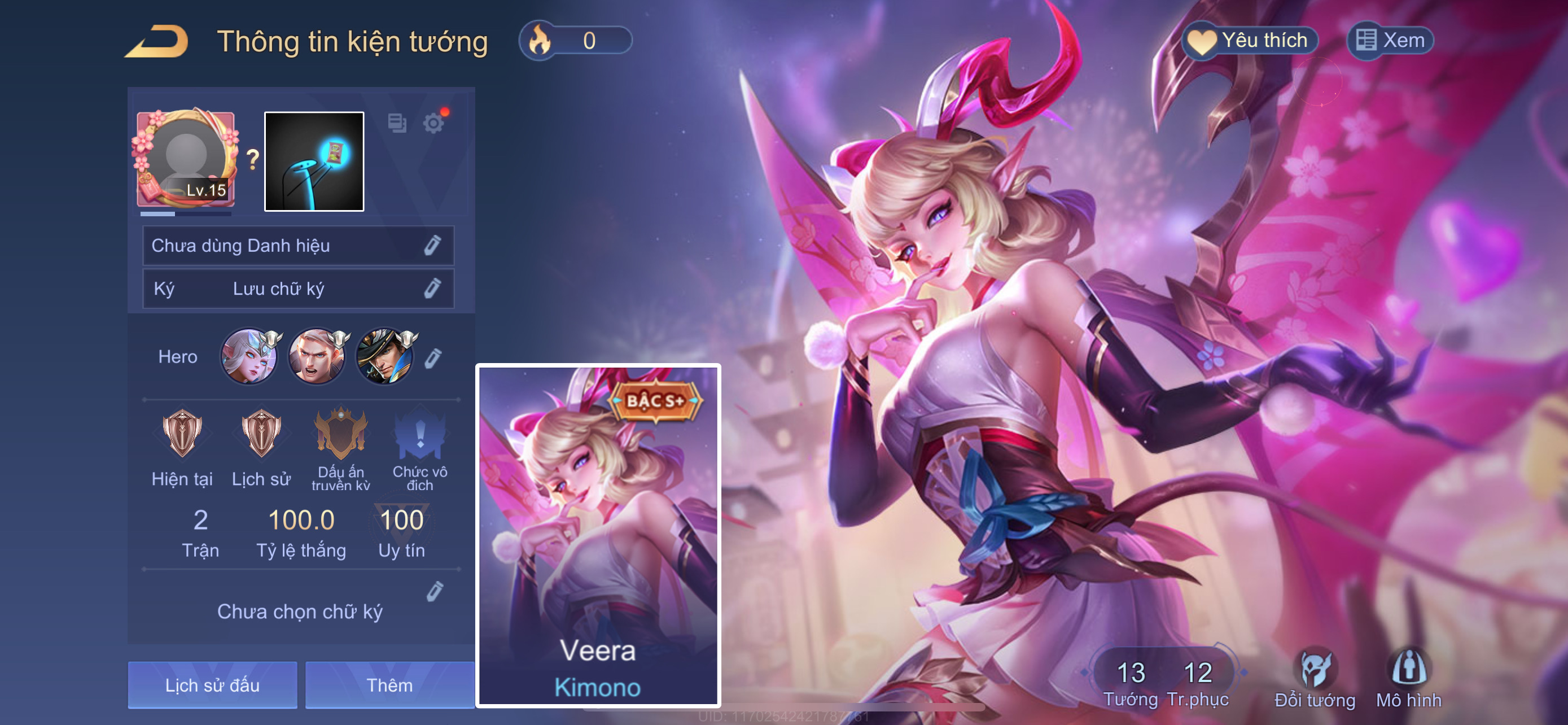Select the black profile picture thumbnail
Screen dimensions: 1568x725
[x=314, y=161]
